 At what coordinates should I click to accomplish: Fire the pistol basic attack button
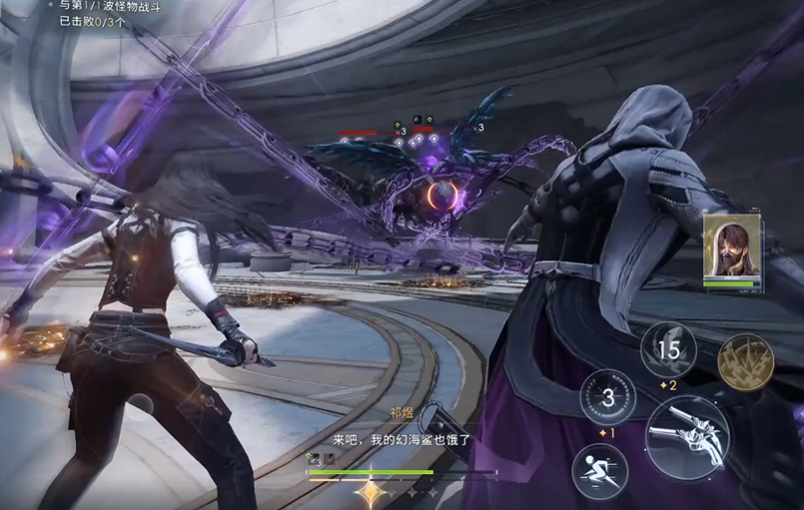coord(687,437)
